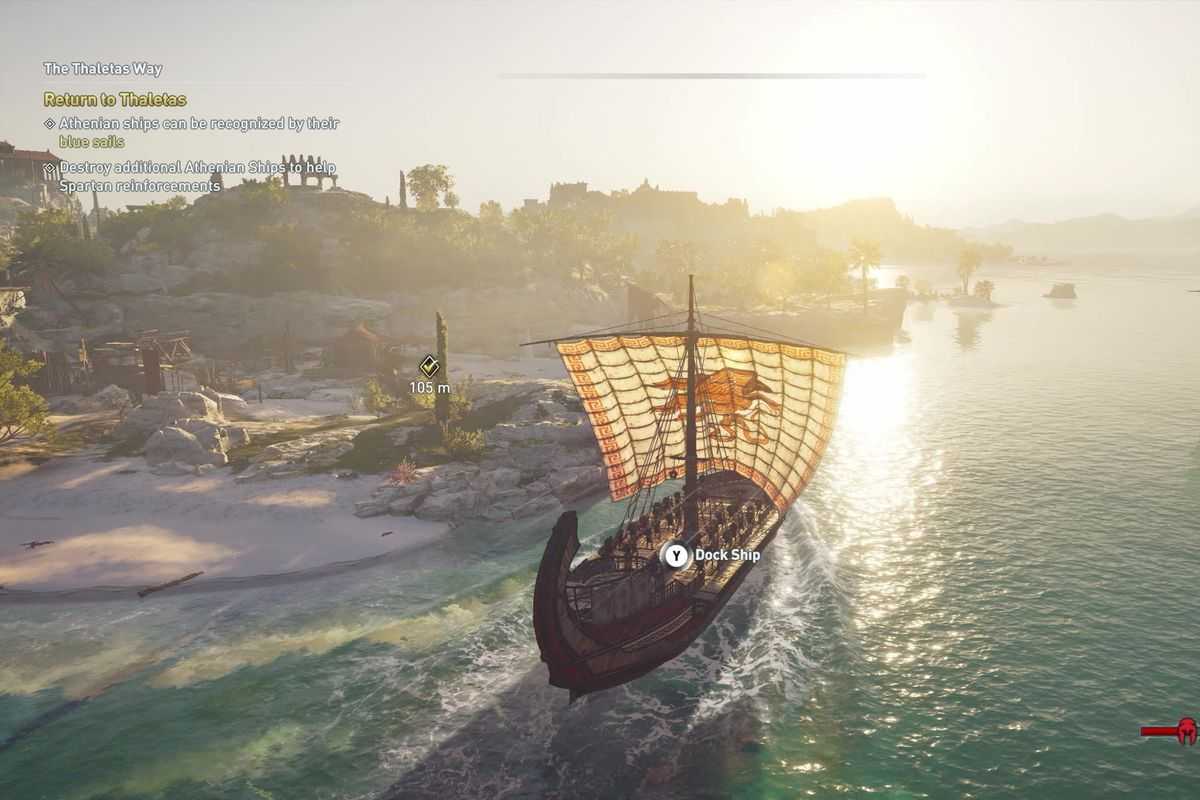Click the red helmet bounty icon
1200x800 pixels.
point(1184,731)
